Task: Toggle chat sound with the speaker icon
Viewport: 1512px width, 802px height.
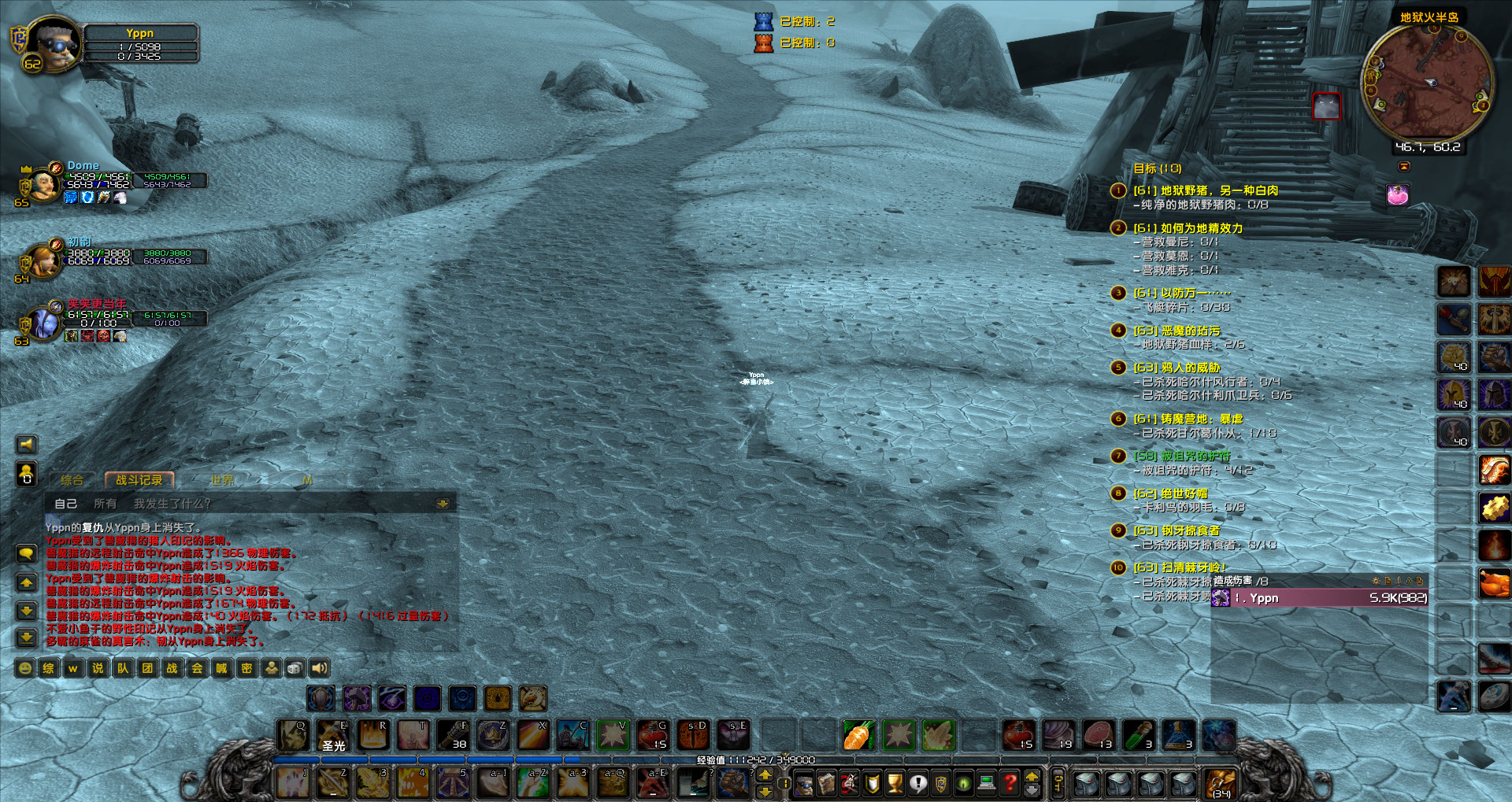Action: 318,668
